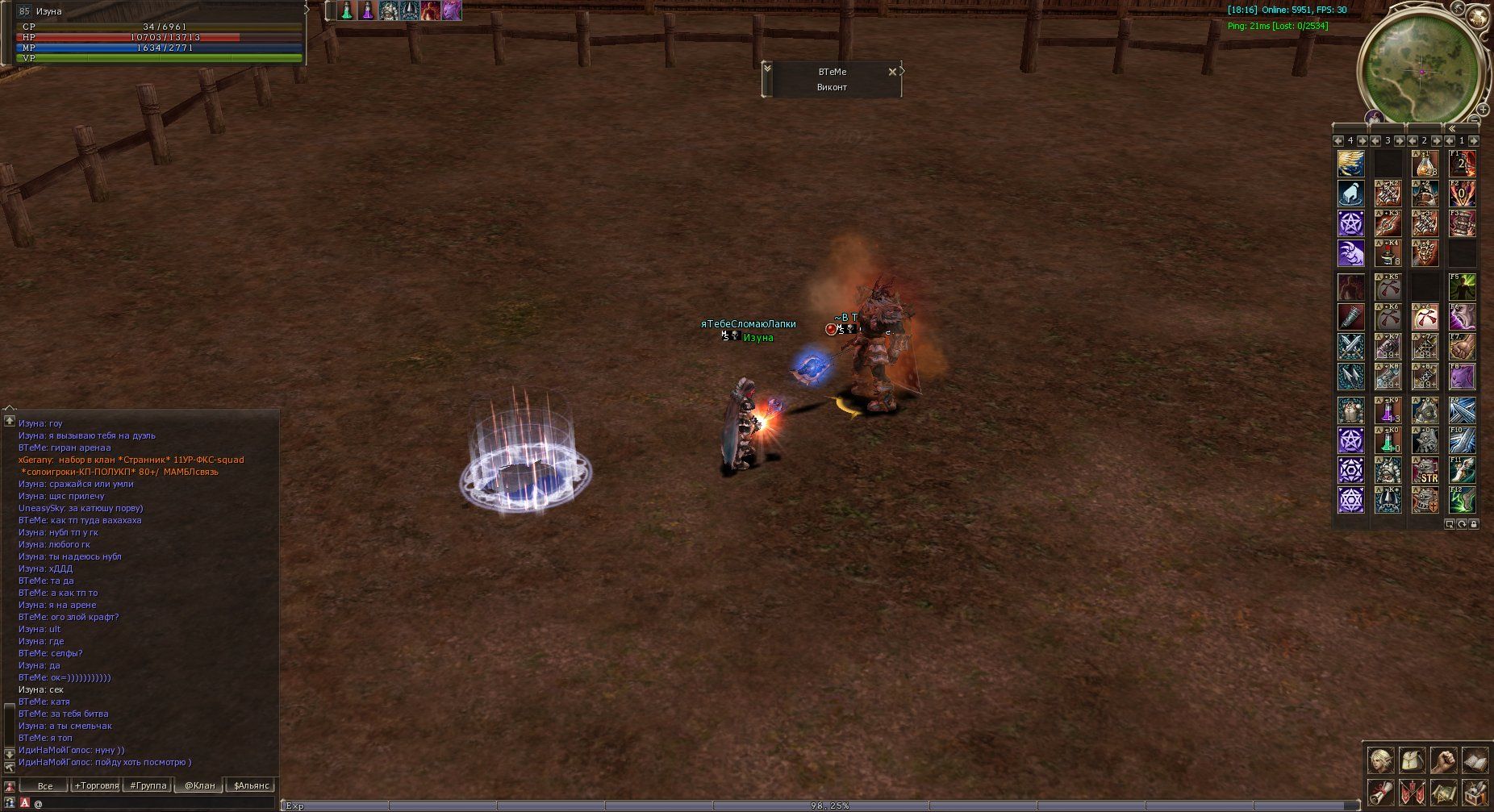Viewport: 1494px width, 812px height.
Task: Select the #Группа chat tab
Action: tap(148, 785)
